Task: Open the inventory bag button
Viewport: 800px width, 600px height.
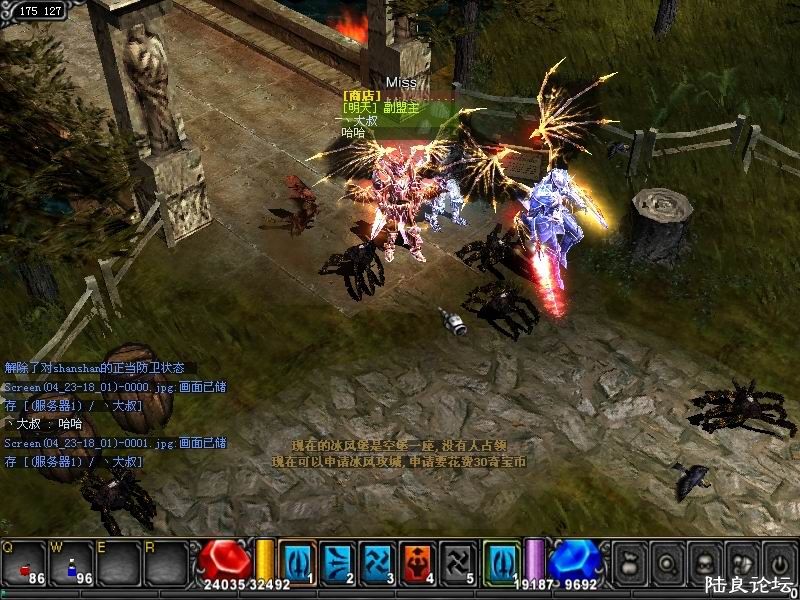Action: (628, 561)
